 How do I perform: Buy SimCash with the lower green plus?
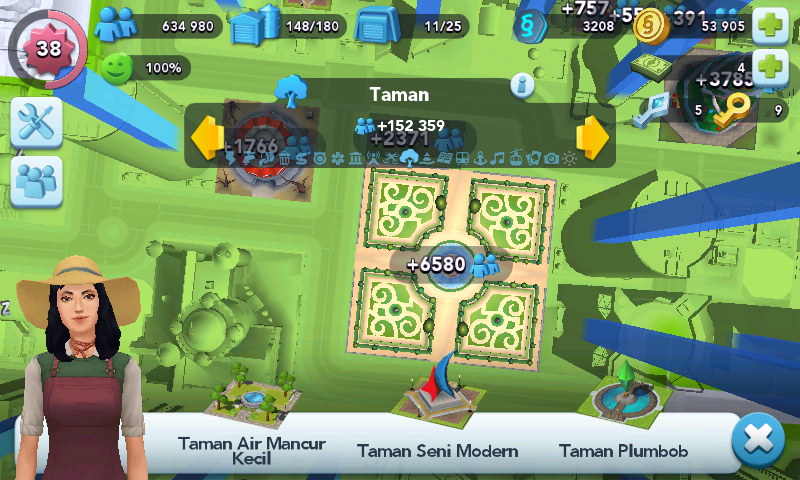[x=770, y=69]
